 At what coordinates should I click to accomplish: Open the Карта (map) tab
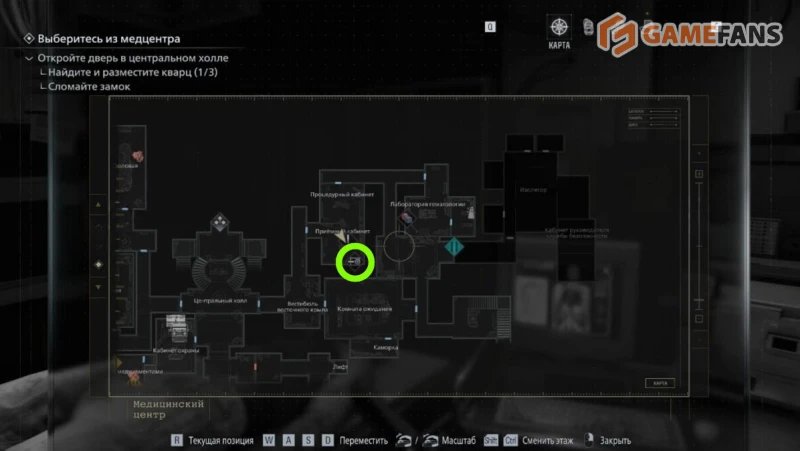pyautogui.click(x=559, y=29)
